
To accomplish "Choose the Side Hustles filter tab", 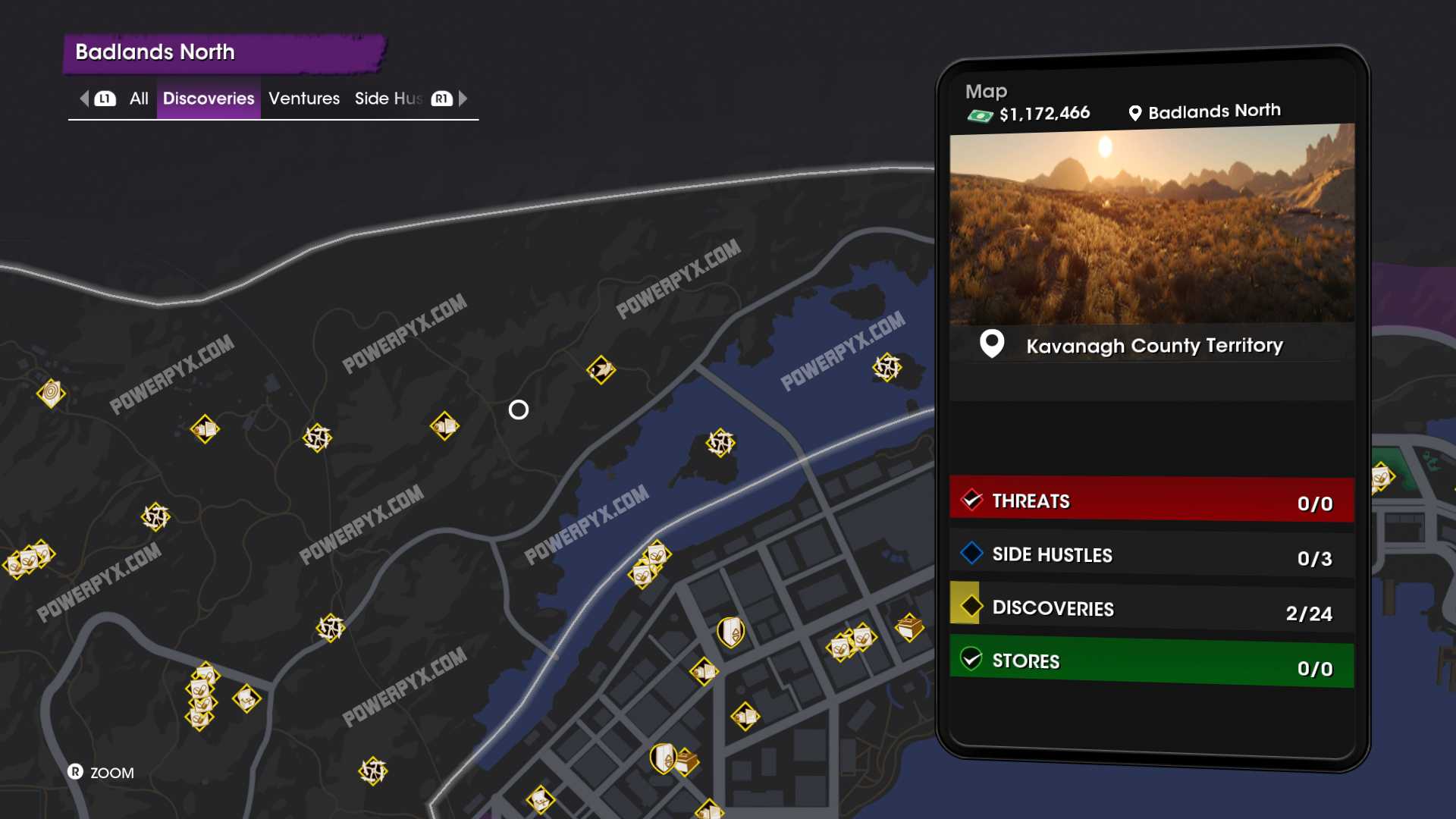I will pyautogui.click(x=388, y=99).
